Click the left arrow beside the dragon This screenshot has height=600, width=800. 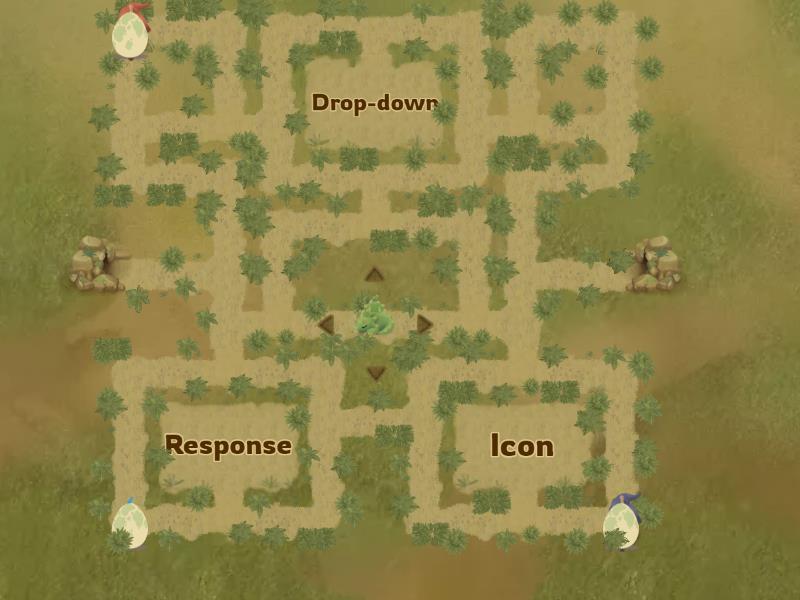point(326,324)
